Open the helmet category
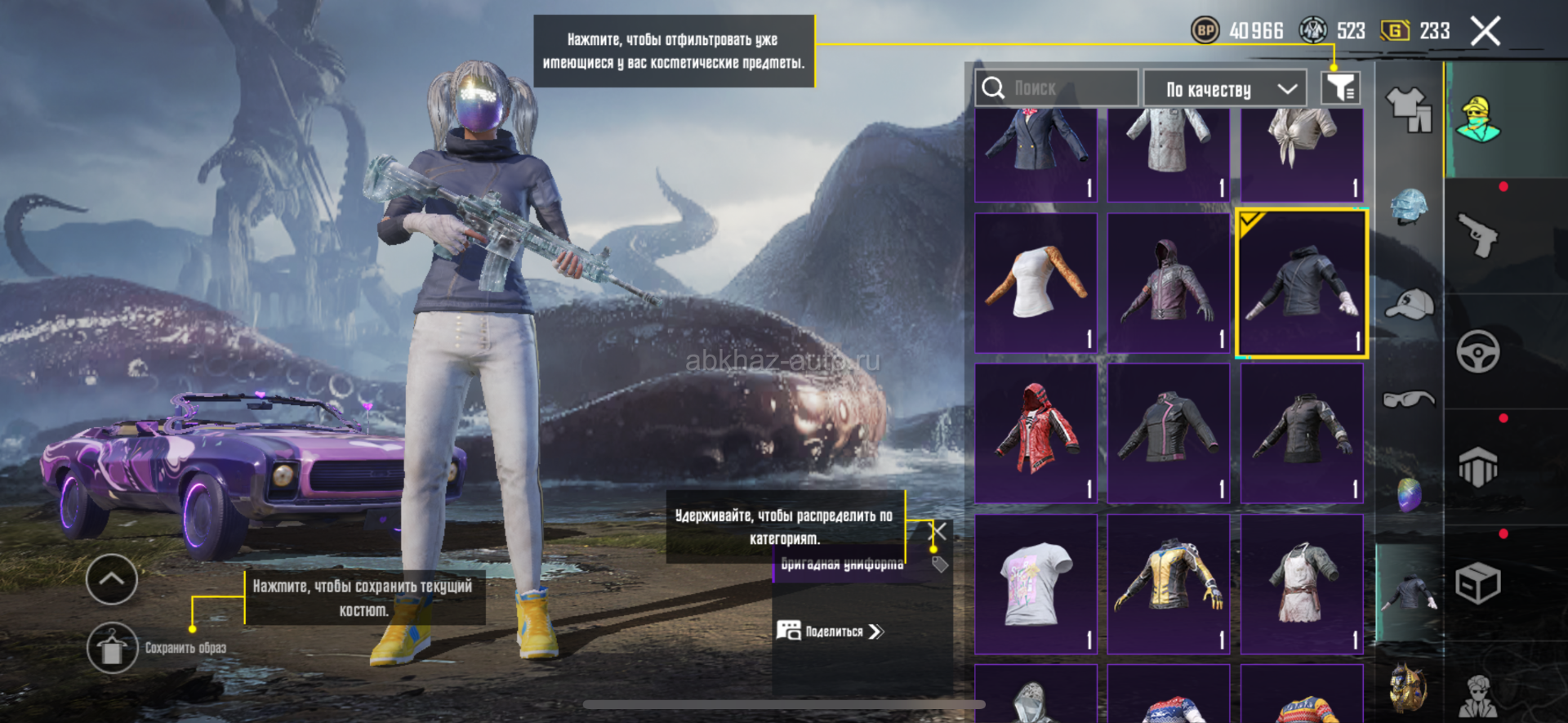Screen dimensions: 1568x723 click(1409, 207)
